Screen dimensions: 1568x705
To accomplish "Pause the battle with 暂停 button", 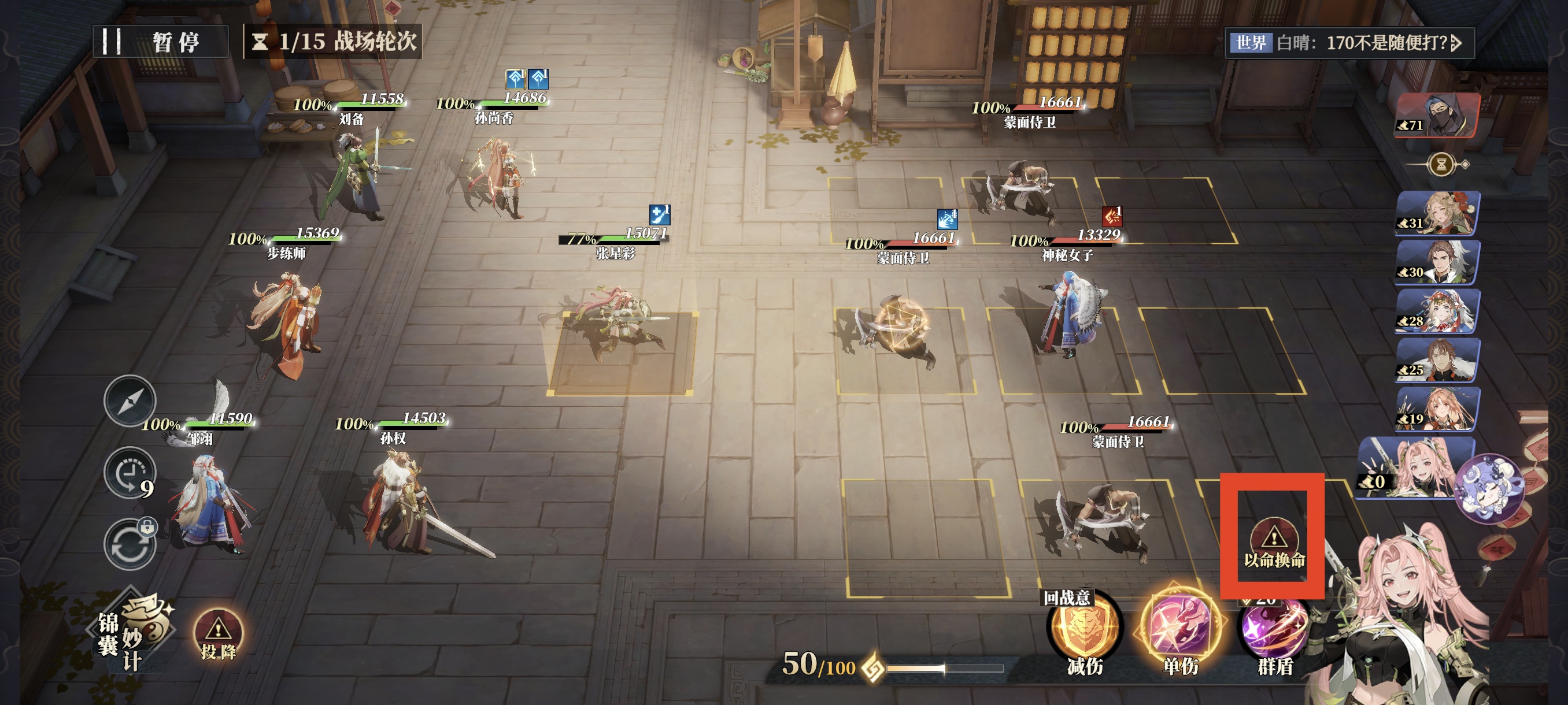I will pyautogui.click(x=161, y=42).
